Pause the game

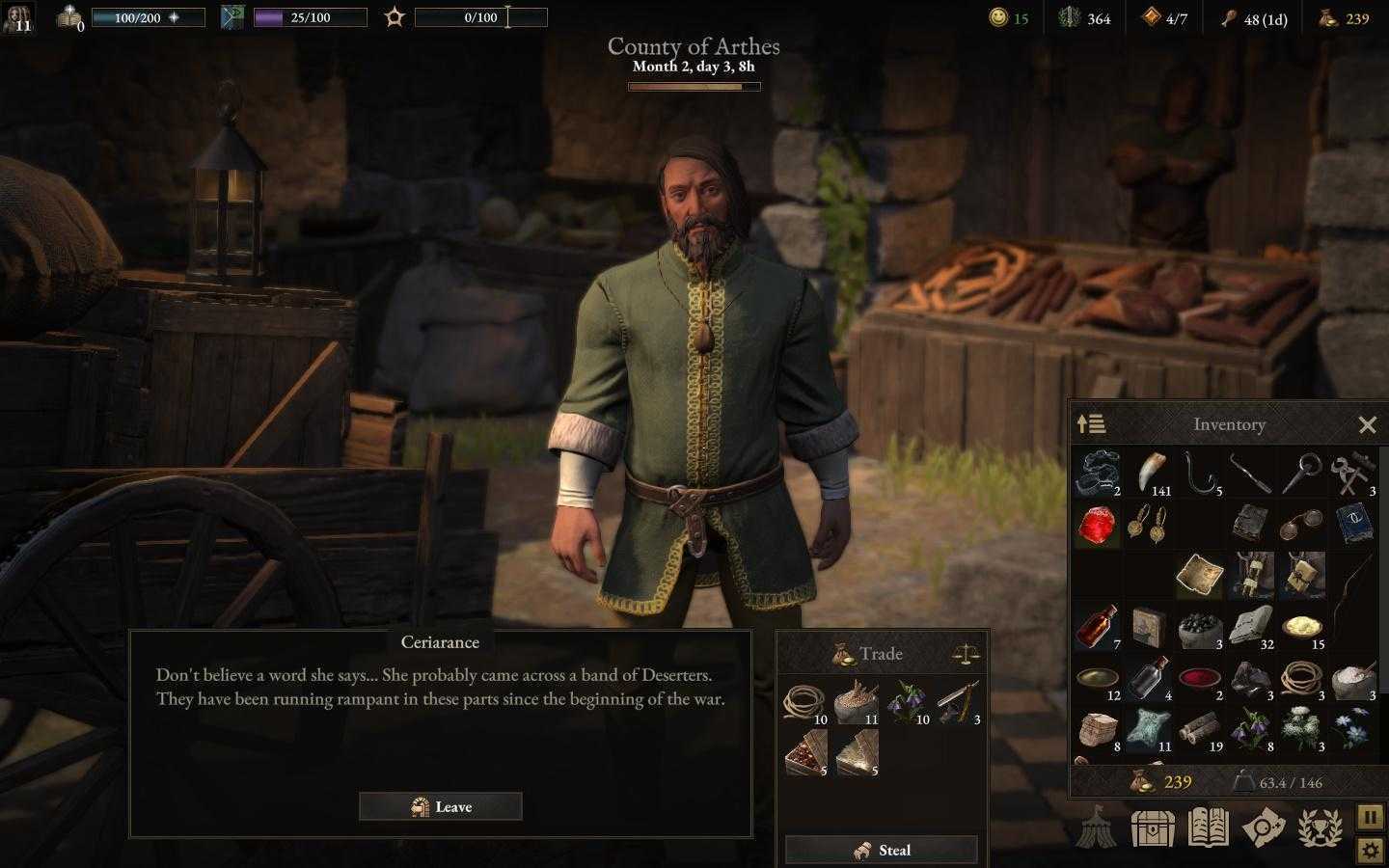click(1371, 817)
